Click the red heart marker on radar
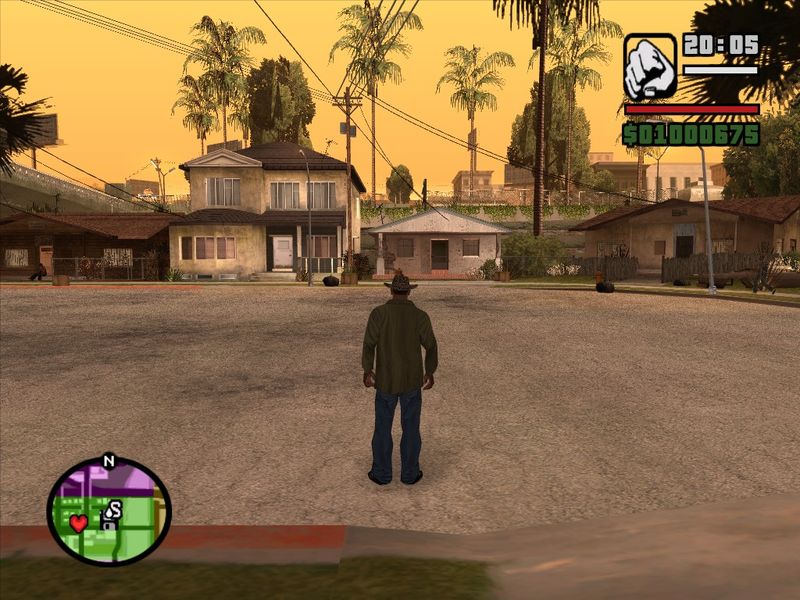 (x=79, y=523)
